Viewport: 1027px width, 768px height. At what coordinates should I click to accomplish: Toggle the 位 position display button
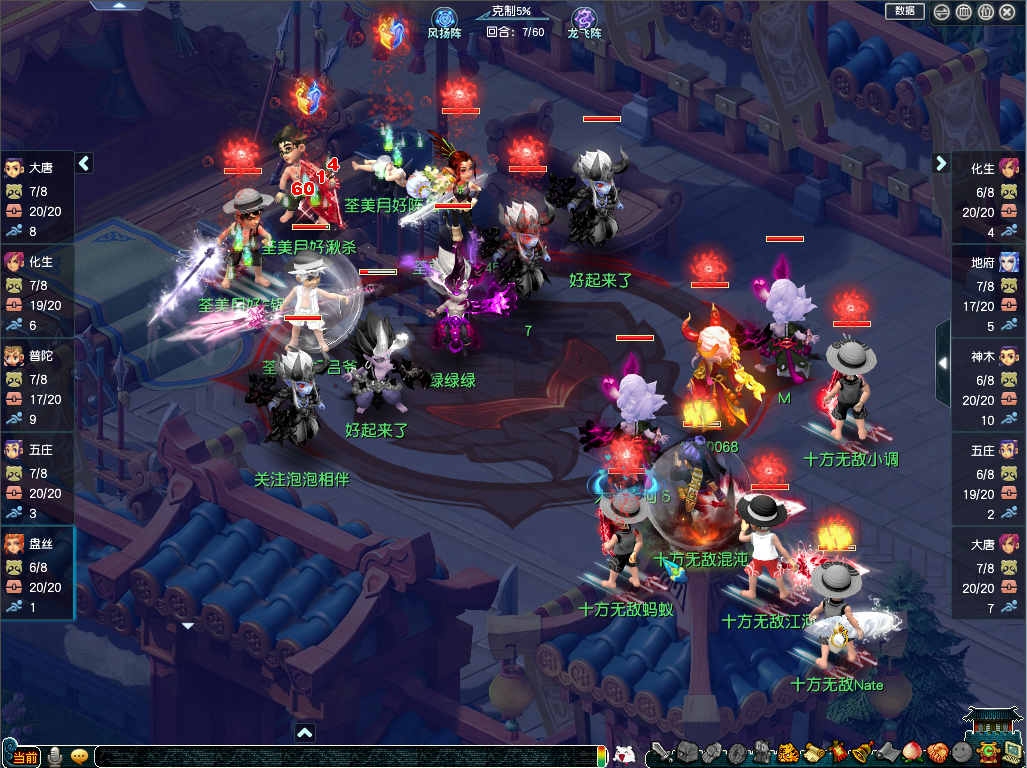tap(985, 12)
